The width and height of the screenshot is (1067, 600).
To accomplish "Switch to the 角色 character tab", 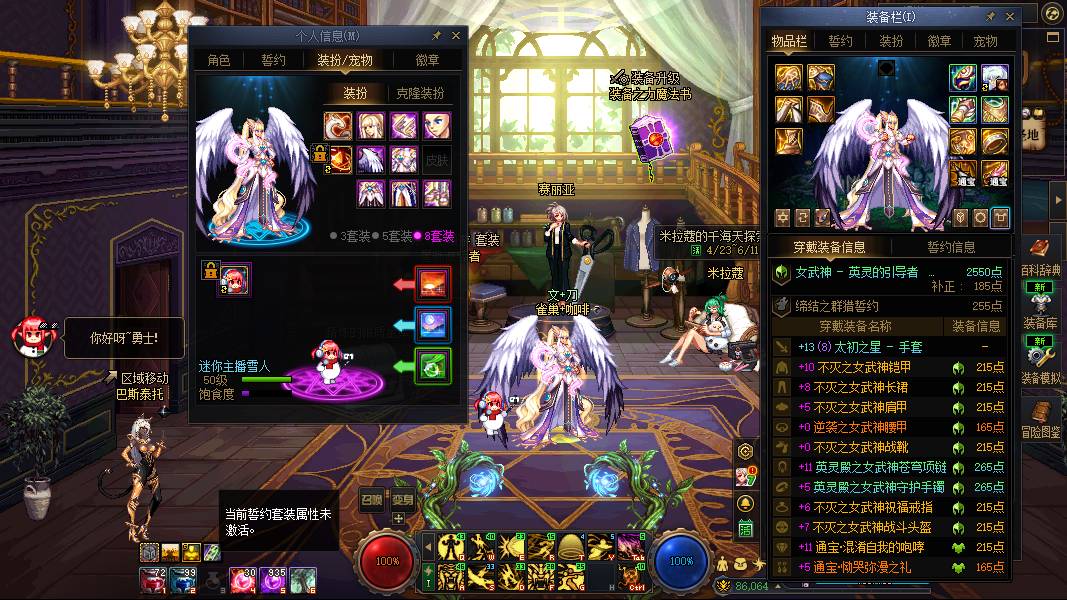I will pos(219,60).
